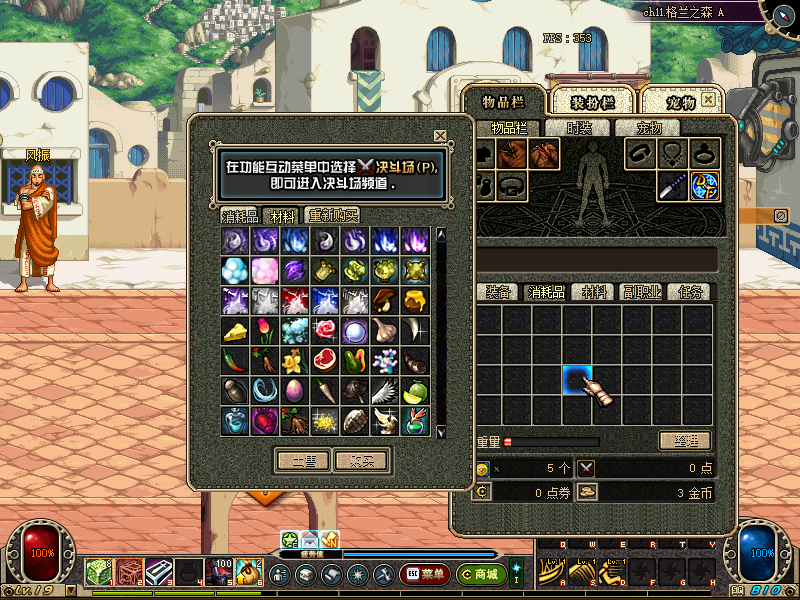Show the 材料 inventory tab
This screenshot has height=600, width=800.
(x=595, y=292)
